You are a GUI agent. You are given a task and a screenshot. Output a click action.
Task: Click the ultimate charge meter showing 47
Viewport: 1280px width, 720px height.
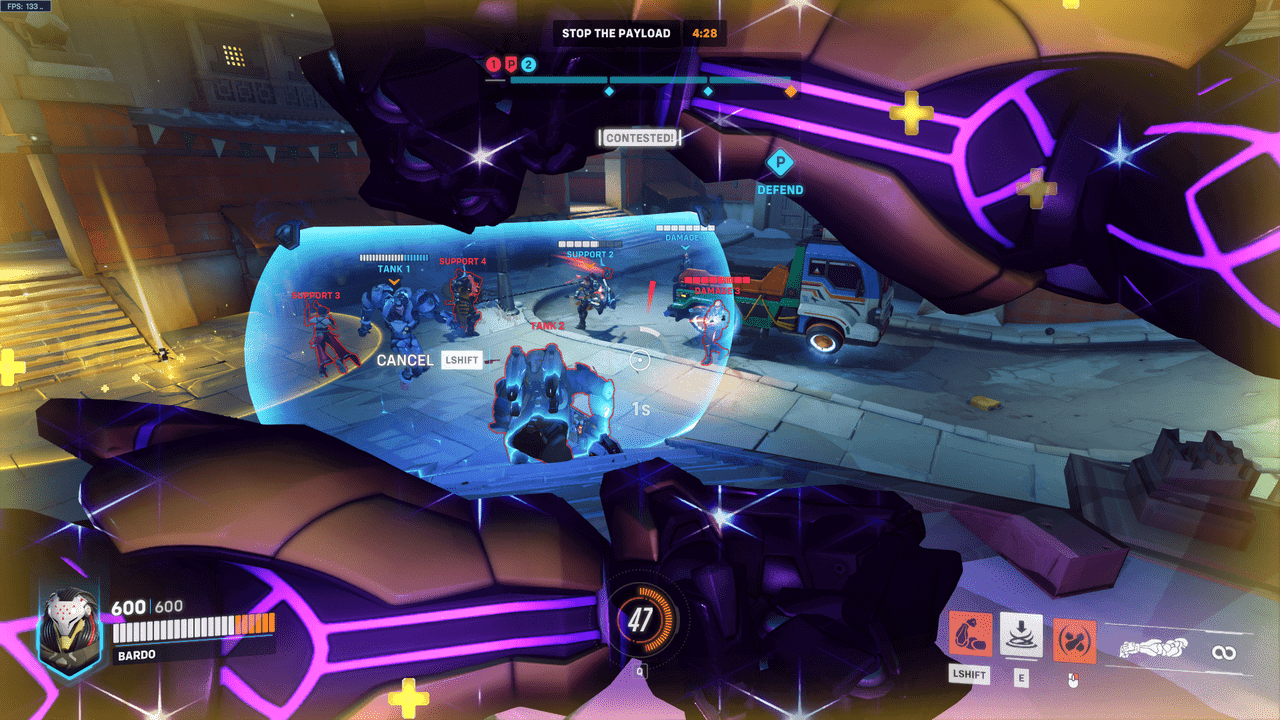(x=640, y=621)
